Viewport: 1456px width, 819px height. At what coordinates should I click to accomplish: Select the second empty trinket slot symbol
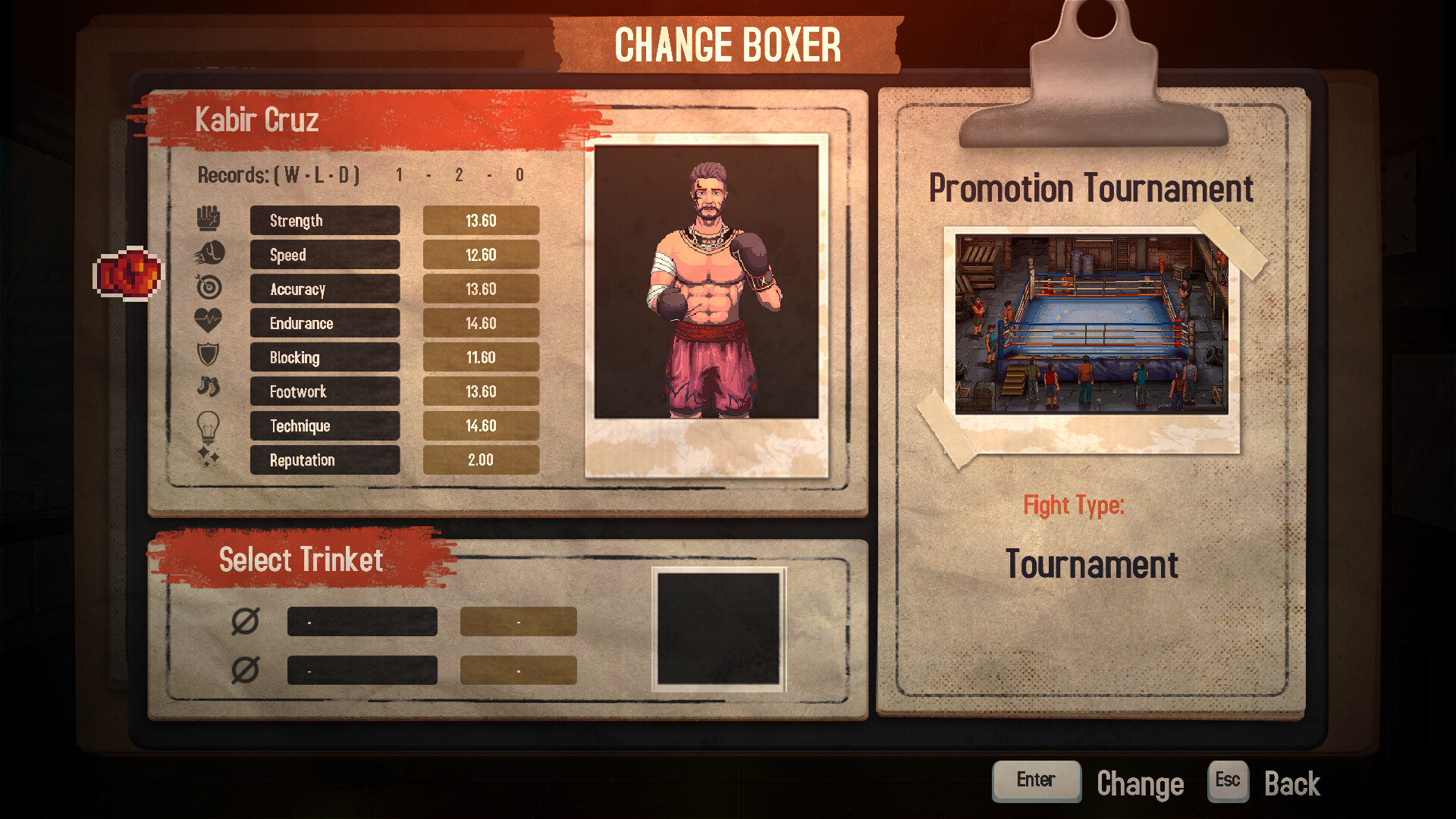point(244,669)
